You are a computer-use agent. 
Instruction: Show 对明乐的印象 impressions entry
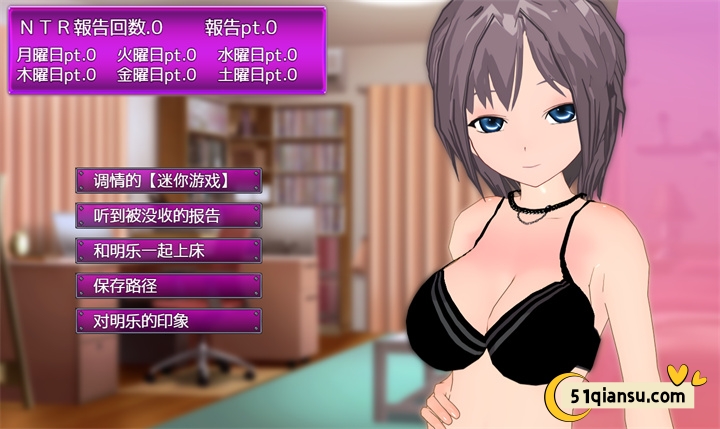pyautogui.click(x=168, y=321)
